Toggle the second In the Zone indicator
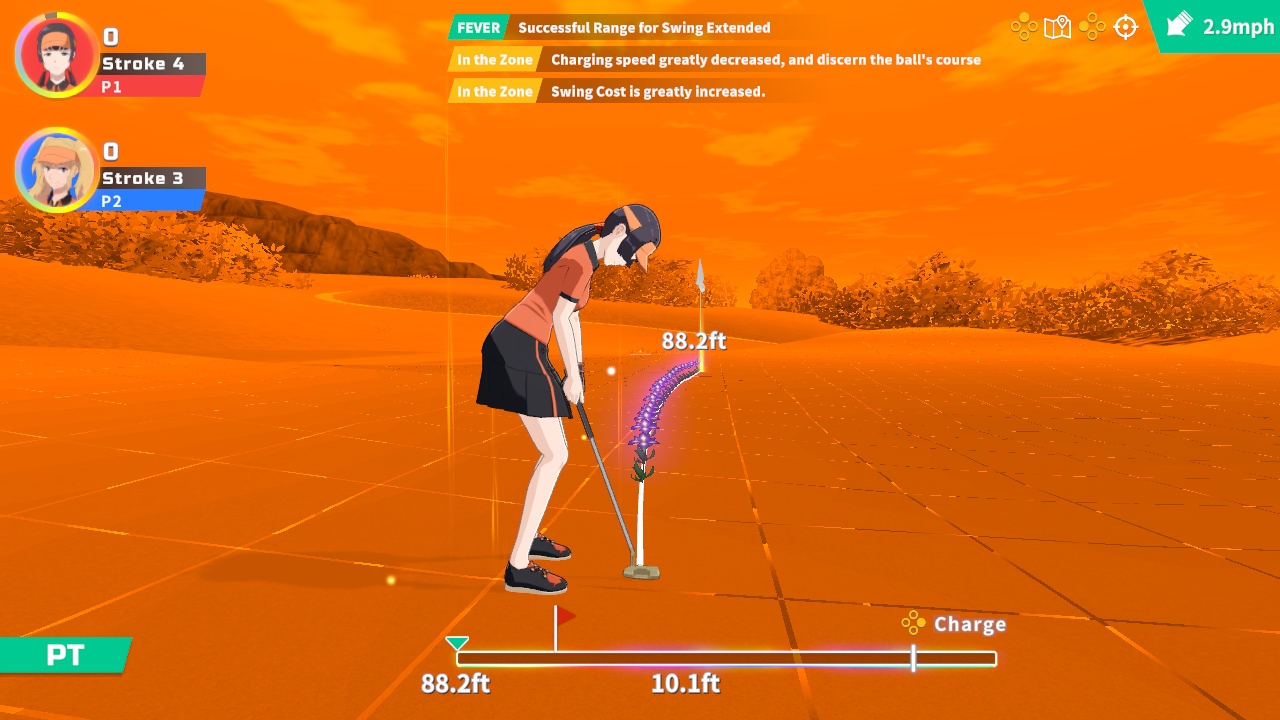This screenshot has width=1280, height=720. click(492, 91)
